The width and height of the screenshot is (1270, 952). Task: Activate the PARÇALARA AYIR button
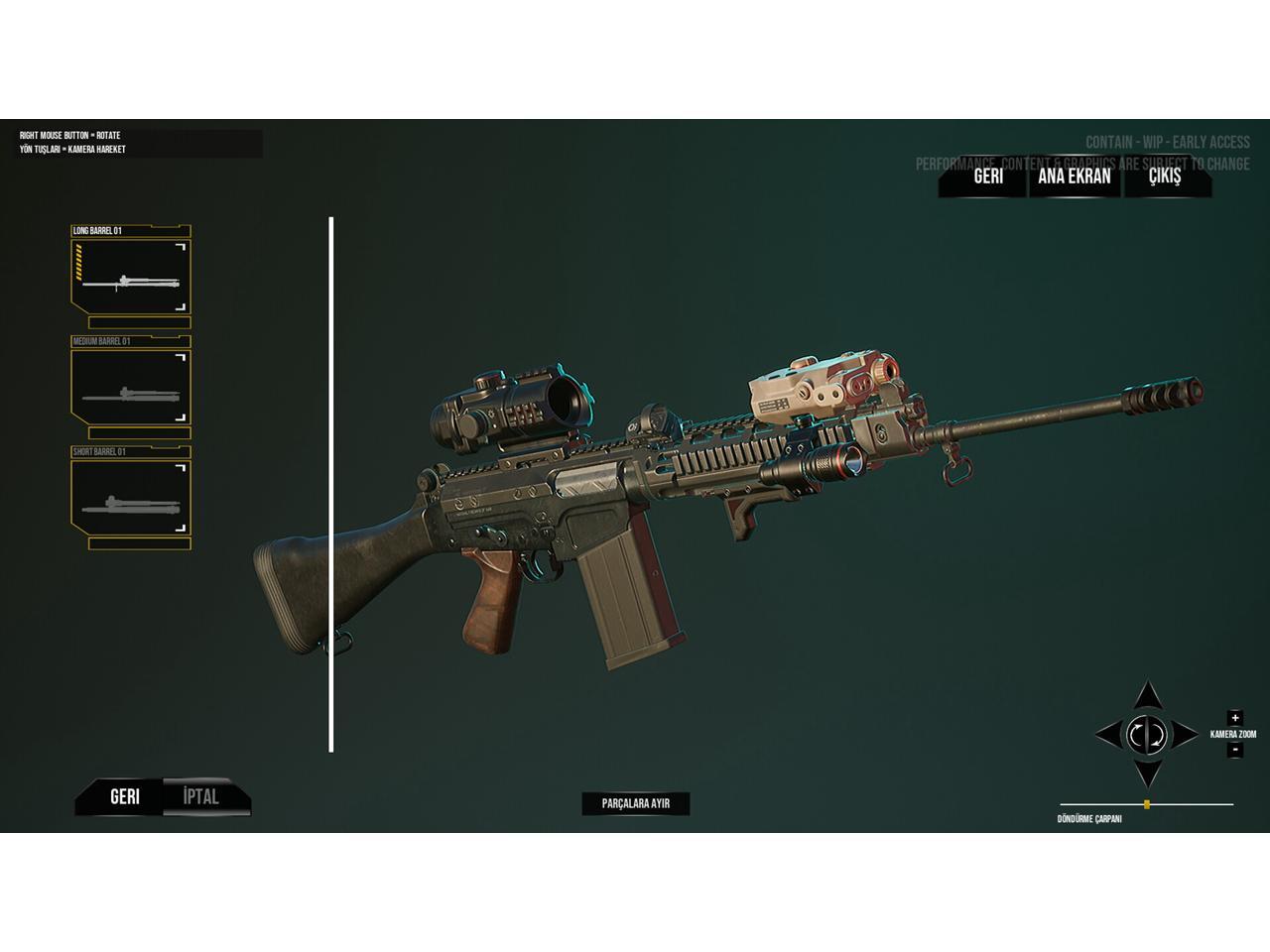pyautogui.click(x=635, y=803)
